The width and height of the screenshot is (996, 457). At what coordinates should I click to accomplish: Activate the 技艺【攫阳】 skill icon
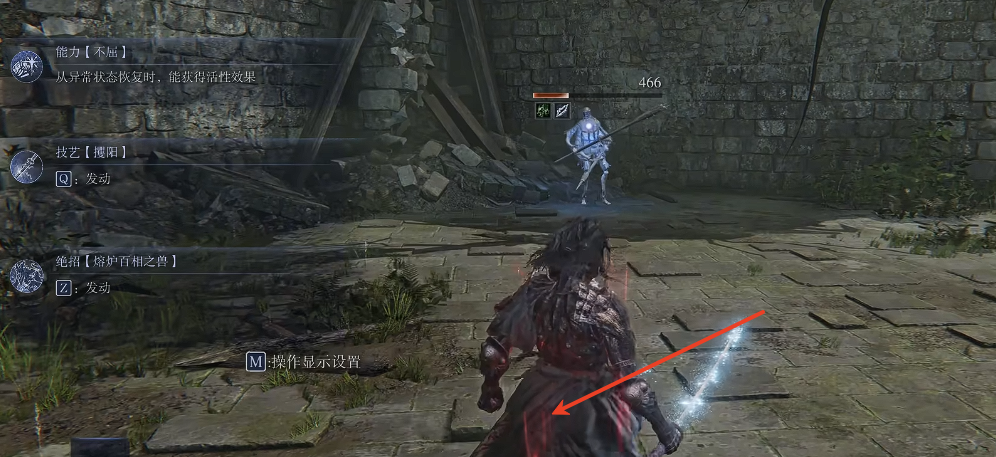tap(25, 164)
